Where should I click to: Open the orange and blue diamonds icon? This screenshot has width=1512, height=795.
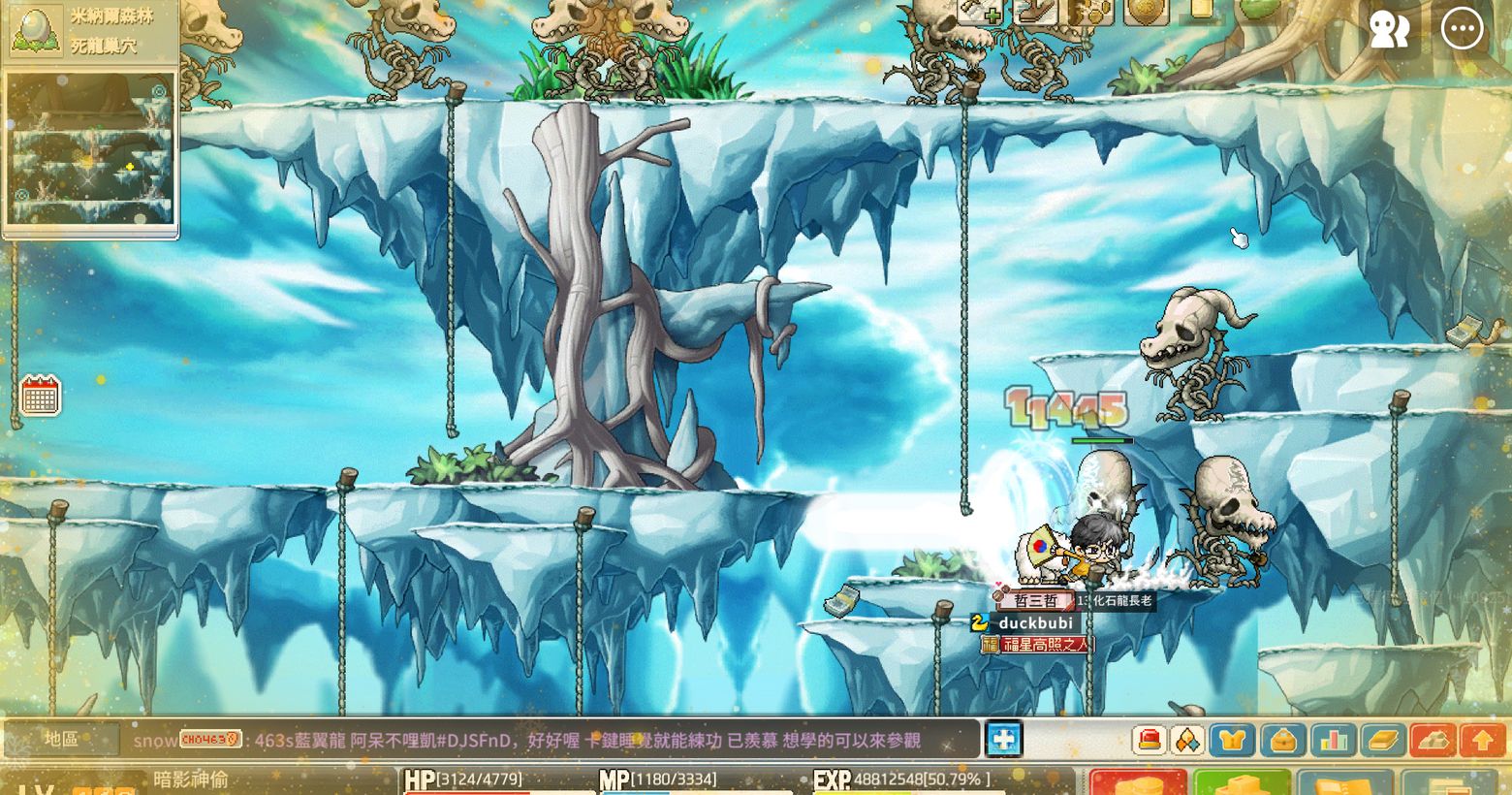tap(1187, 741)
